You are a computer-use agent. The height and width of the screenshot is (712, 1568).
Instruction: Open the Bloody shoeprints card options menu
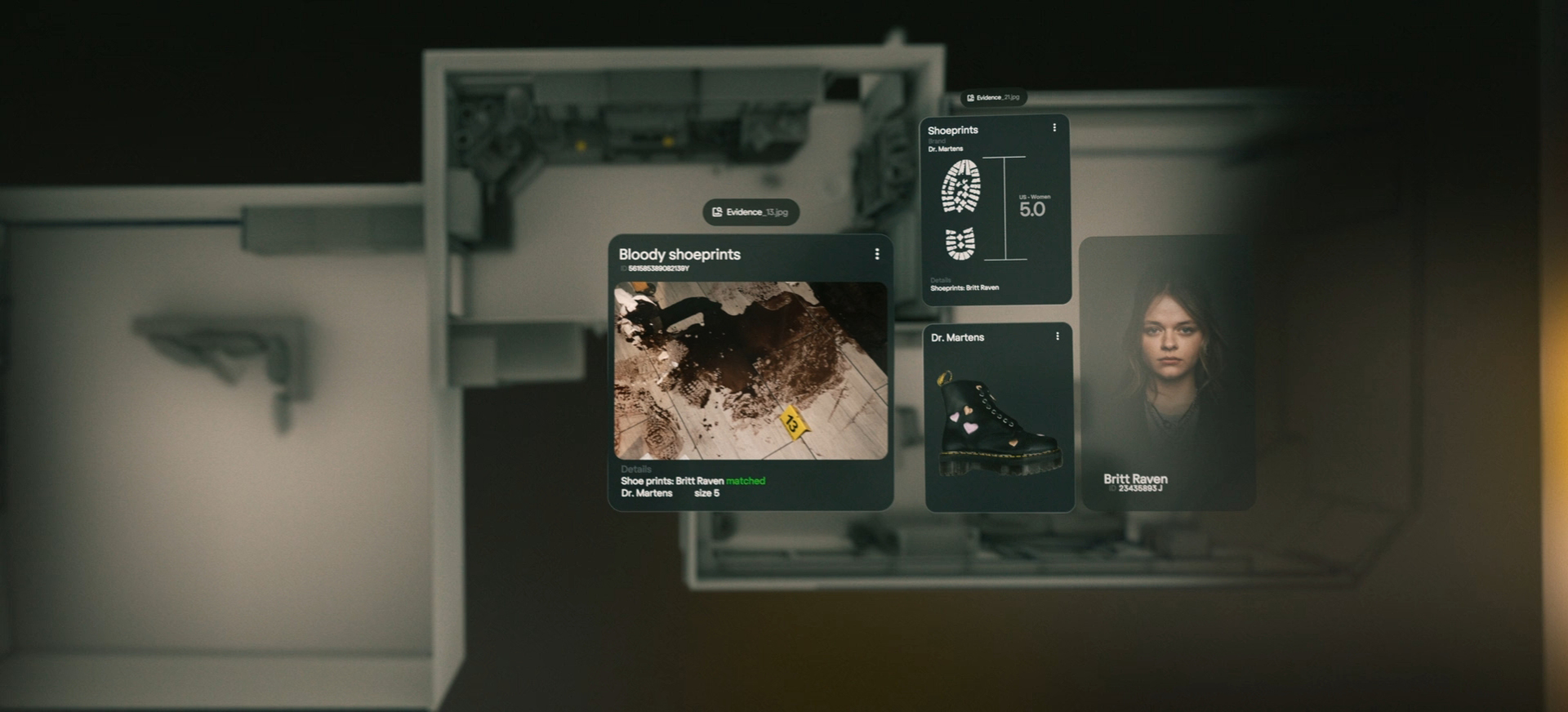click(877, 255)
